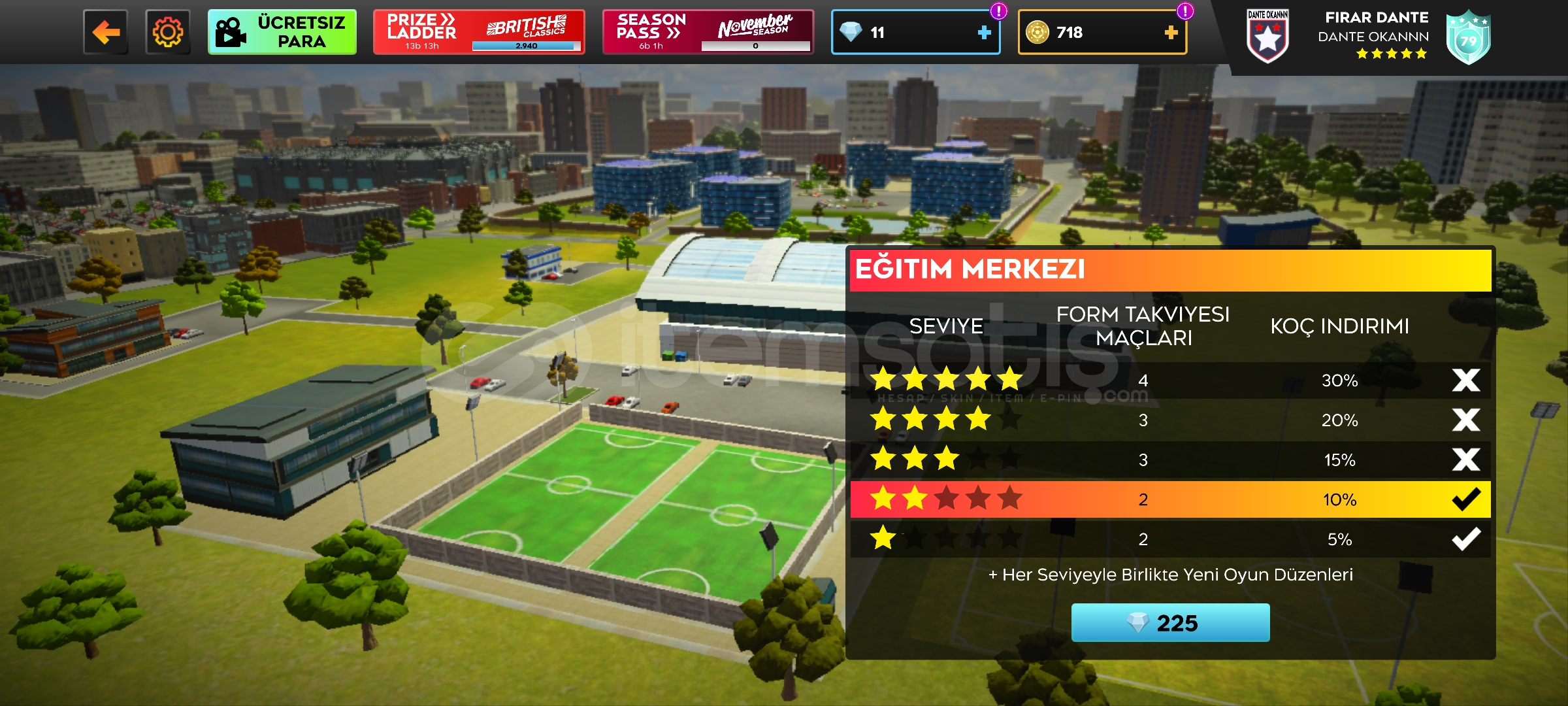Tap the Ücretsiz Para free money button
The width and height of the screenshot is (1568, 706).
point(282,32)
